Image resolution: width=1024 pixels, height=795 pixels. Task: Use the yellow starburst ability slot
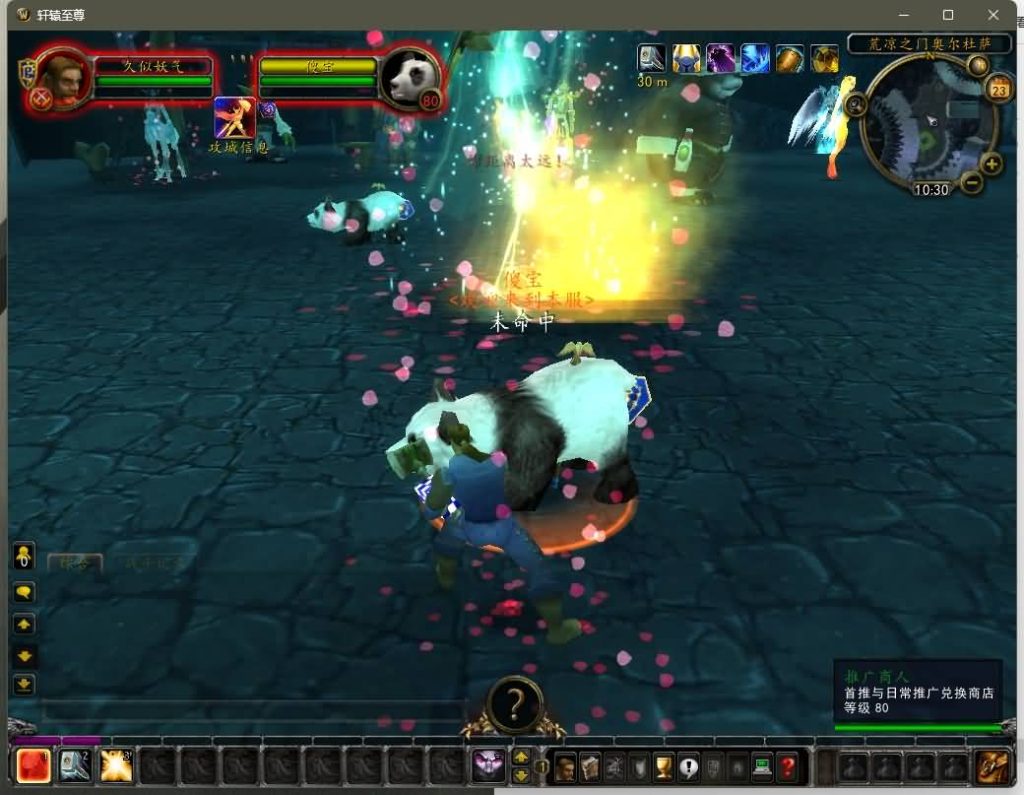(116, 766)
